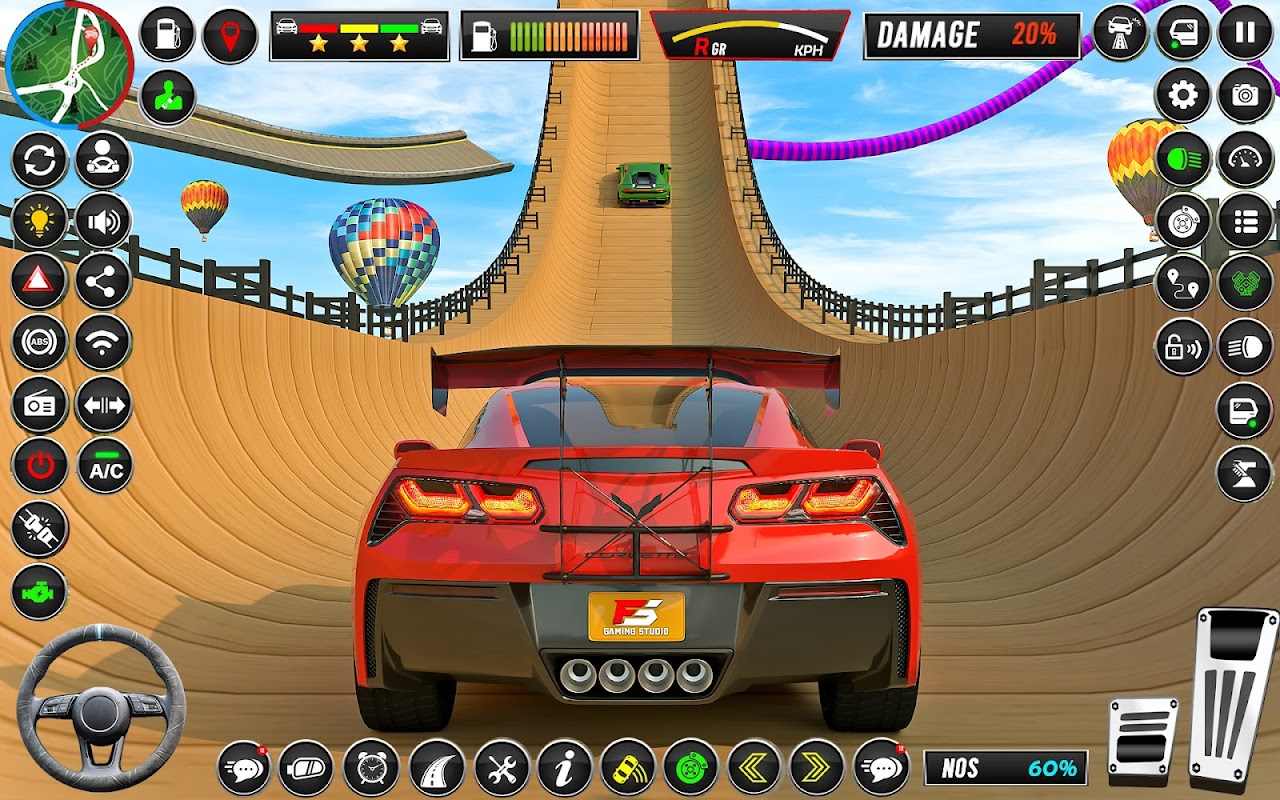Click the left turn indicator chevrons

click(x=754, y=768)
